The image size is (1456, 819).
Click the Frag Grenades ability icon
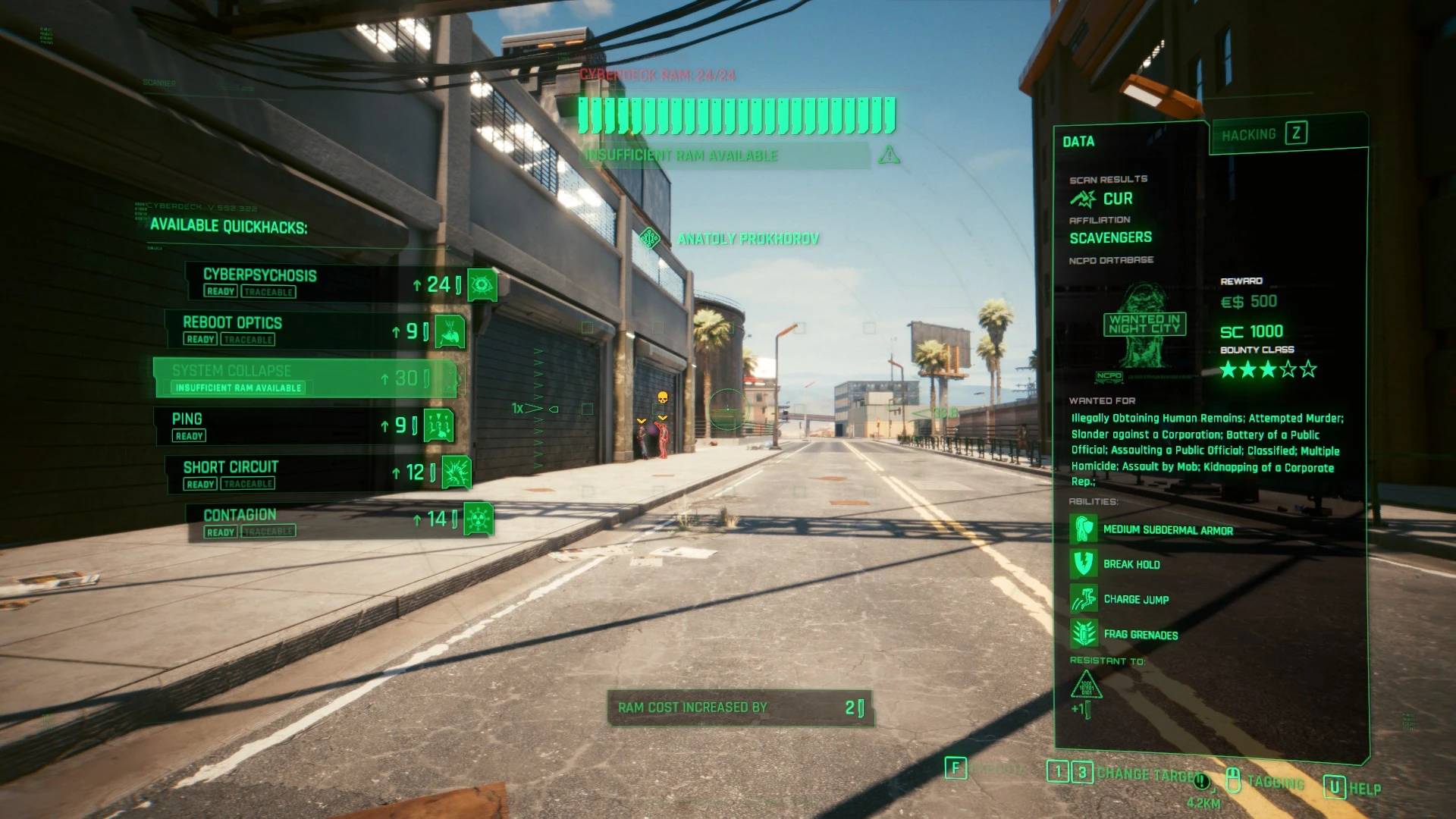coord(1084,634)
